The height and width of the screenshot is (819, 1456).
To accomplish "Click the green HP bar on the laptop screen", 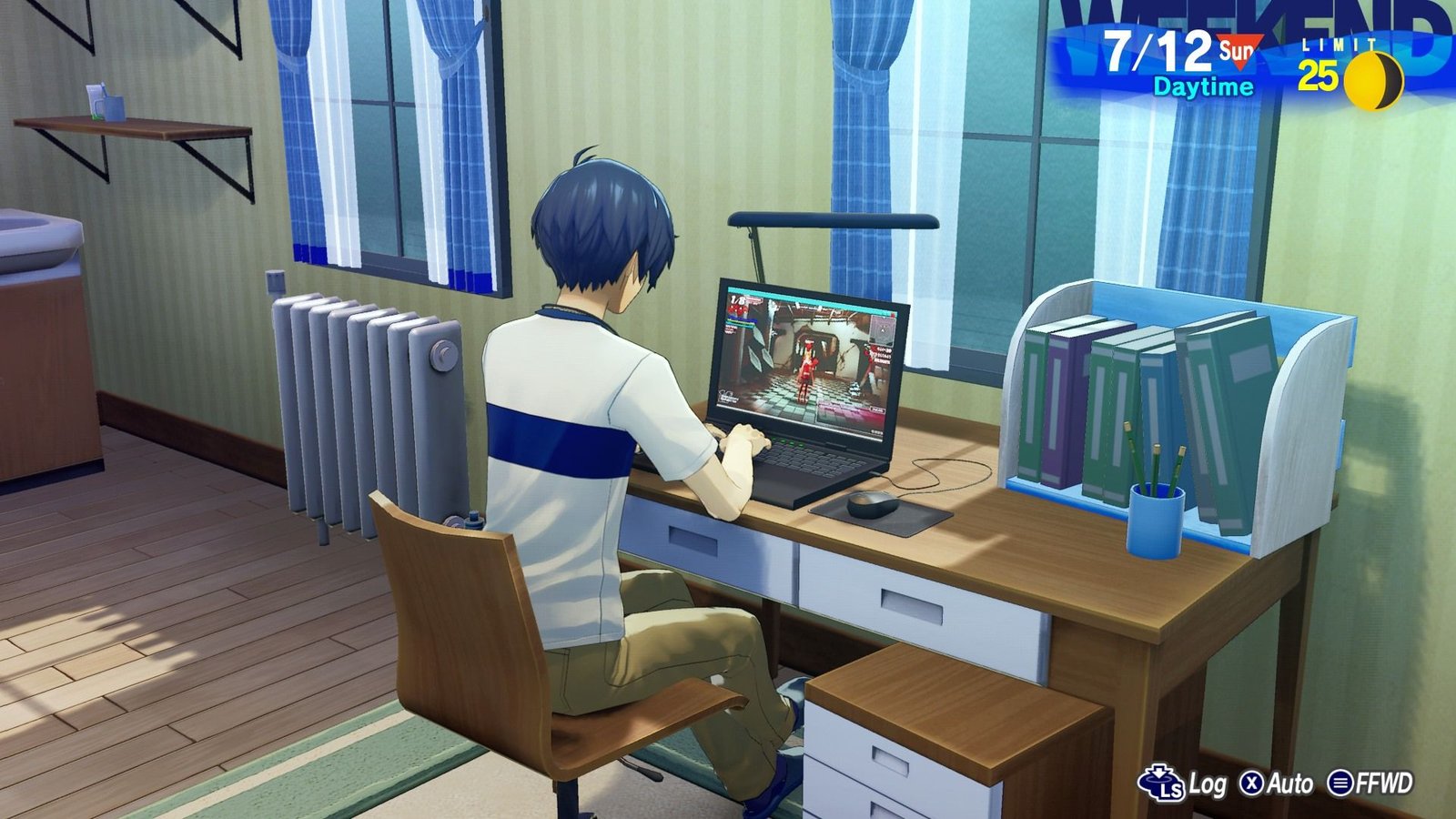I will [740, 323].
